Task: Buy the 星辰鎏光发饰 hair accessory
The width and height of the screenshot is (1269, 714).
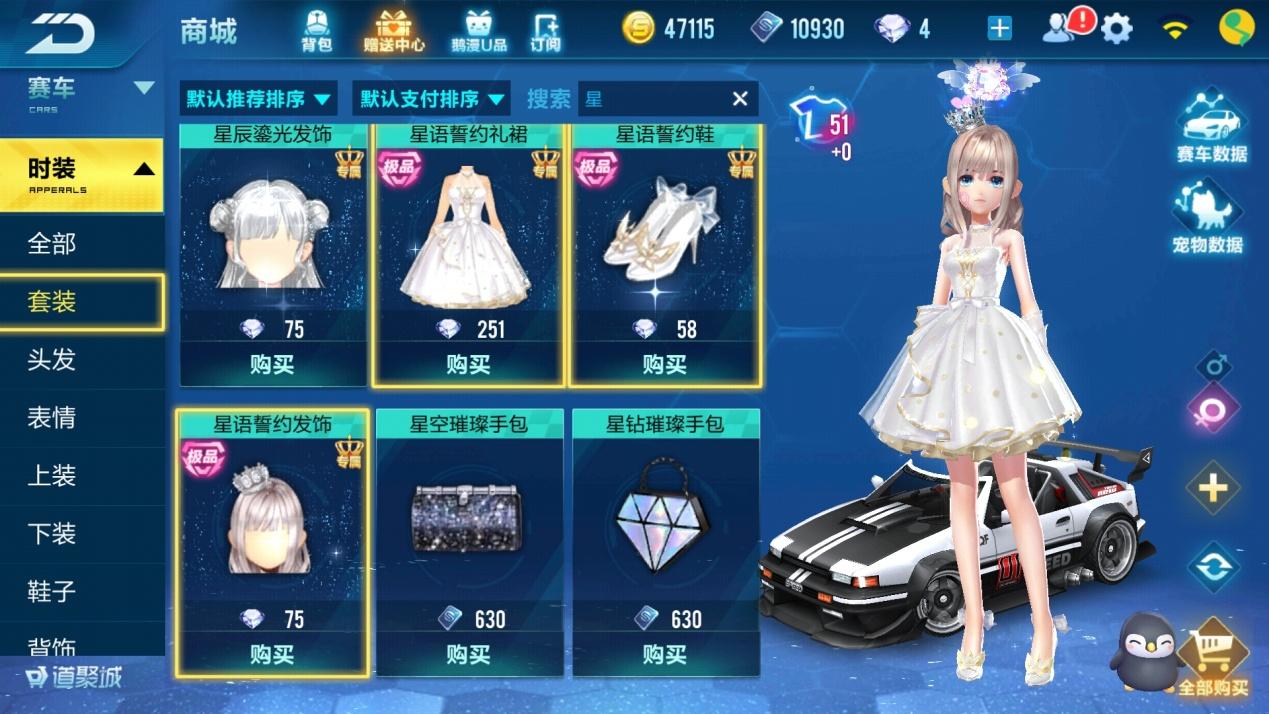Action: pyautogui.click(x=272, y=364)
